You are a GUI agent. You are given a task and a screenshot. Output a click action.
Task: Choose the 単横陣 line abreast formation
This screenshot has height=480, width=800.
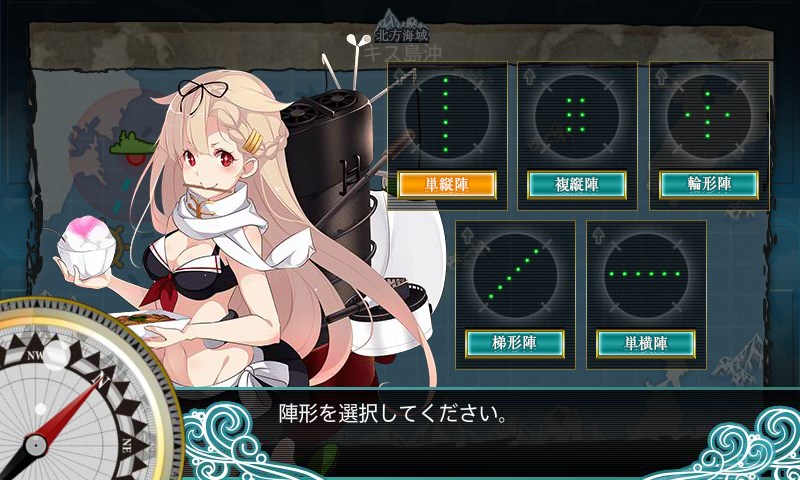(x=646, y=343)
